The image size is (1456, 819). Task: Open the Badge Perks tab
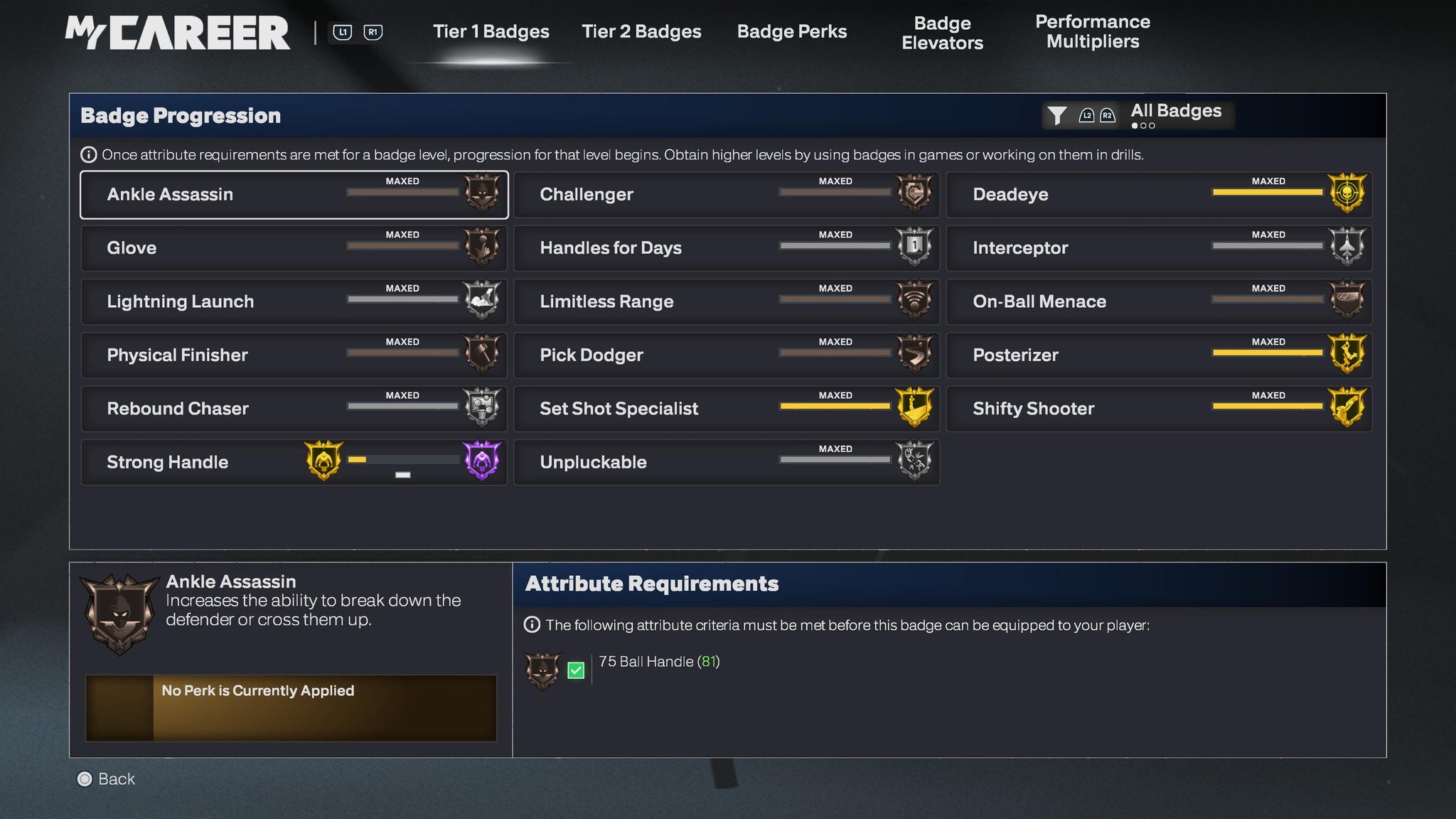tap(791, 32)
